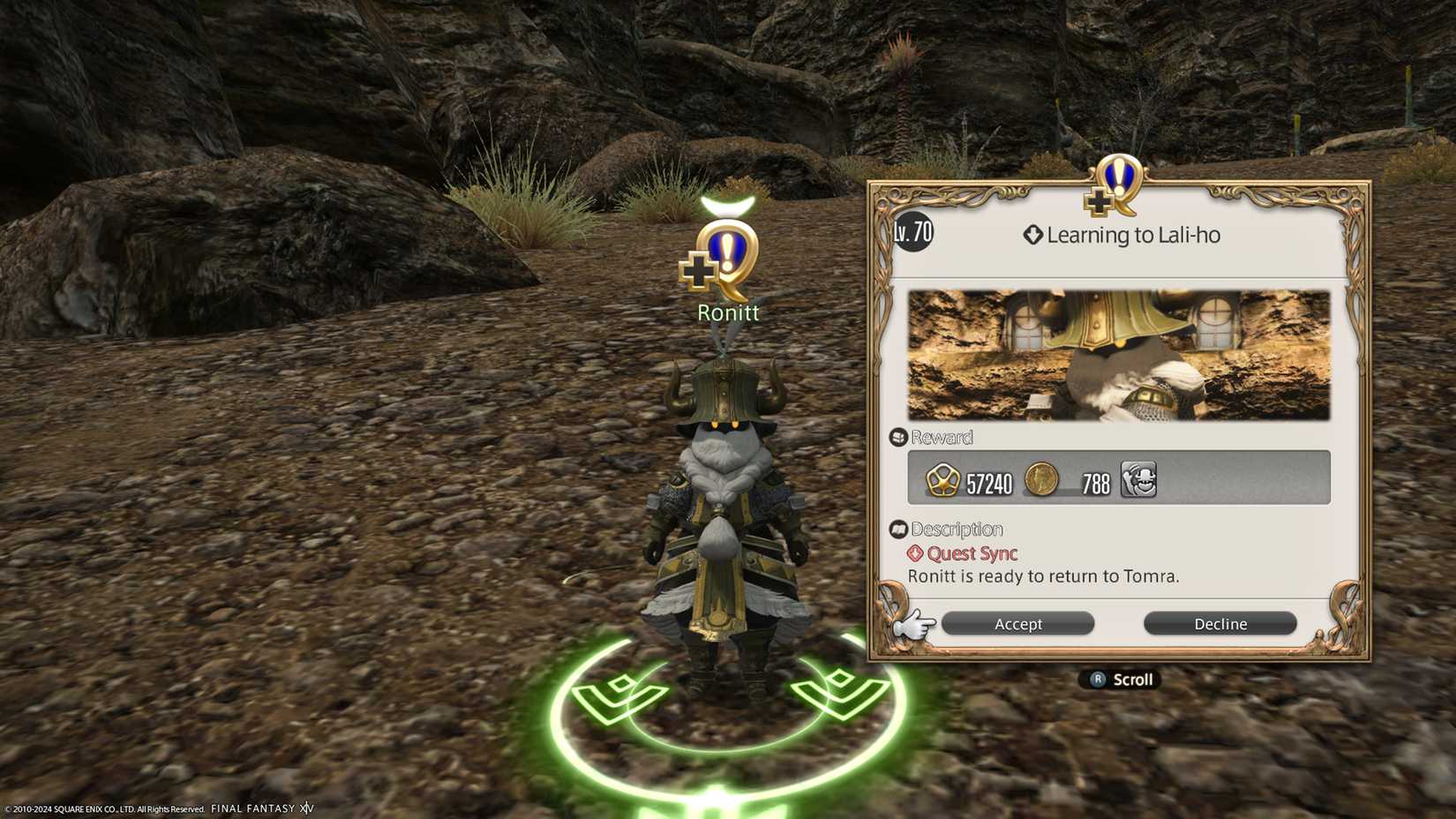The width and height of the screenshot is (1456, 819).
Task: Click the diamond icon before the quest title
Action: pyautogui.click(x=1032, y=234)
